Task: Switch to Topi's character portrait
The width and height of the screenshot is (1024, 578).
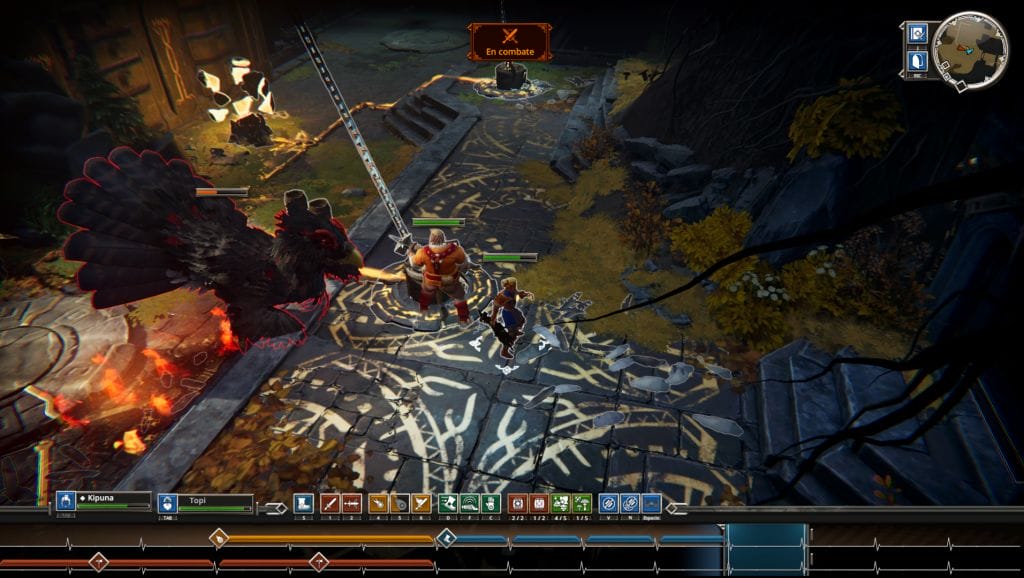Action: (x=168, y=503)
